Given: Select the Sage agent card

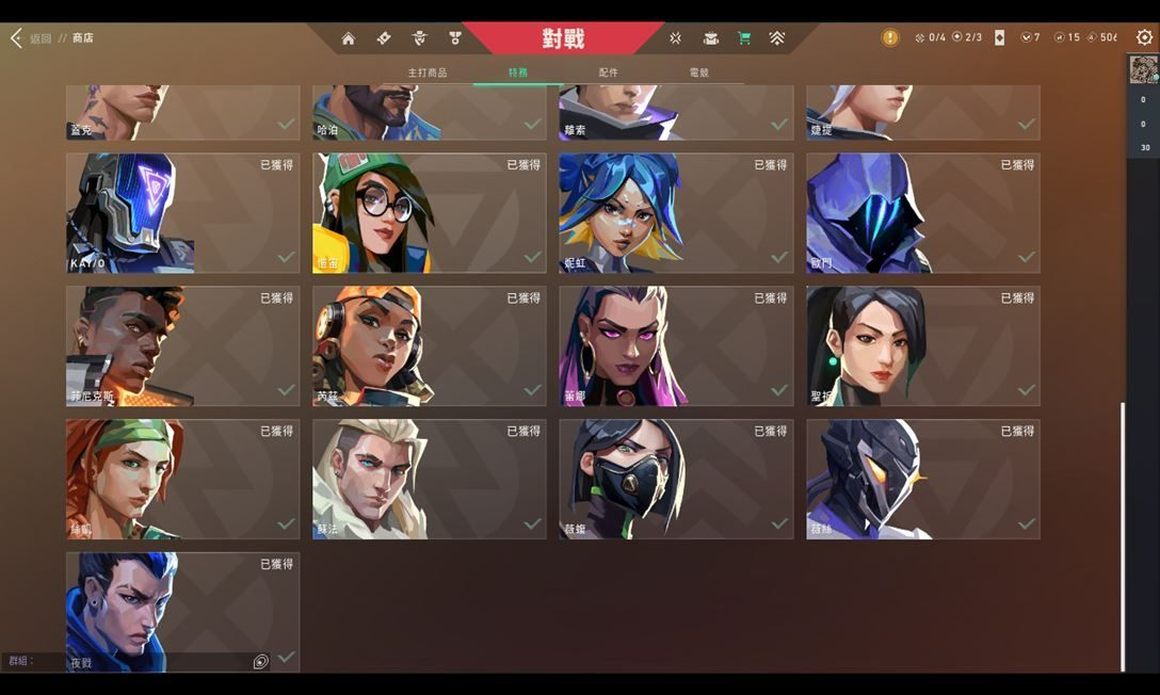Looking at the screenshot, I should coord(923,346).
